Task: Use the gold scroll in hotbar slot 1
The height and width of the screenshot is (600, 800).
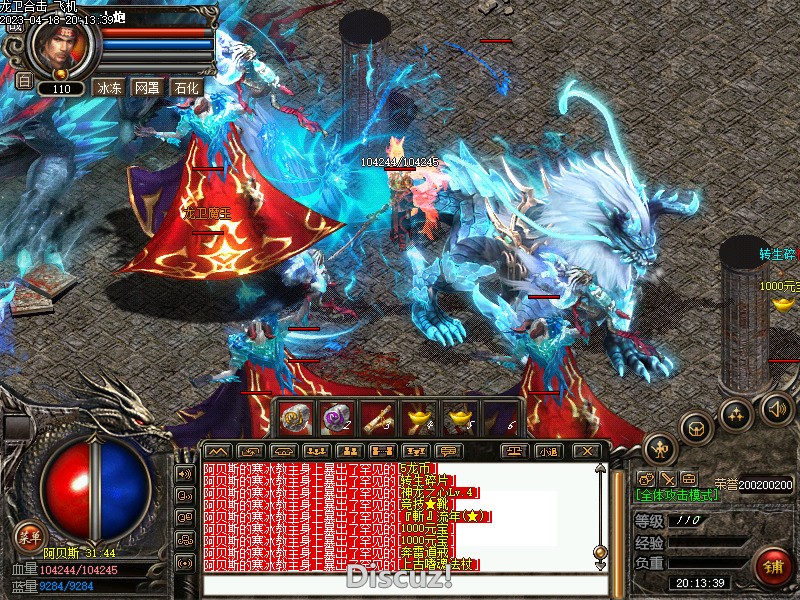Action: [294, 418]
